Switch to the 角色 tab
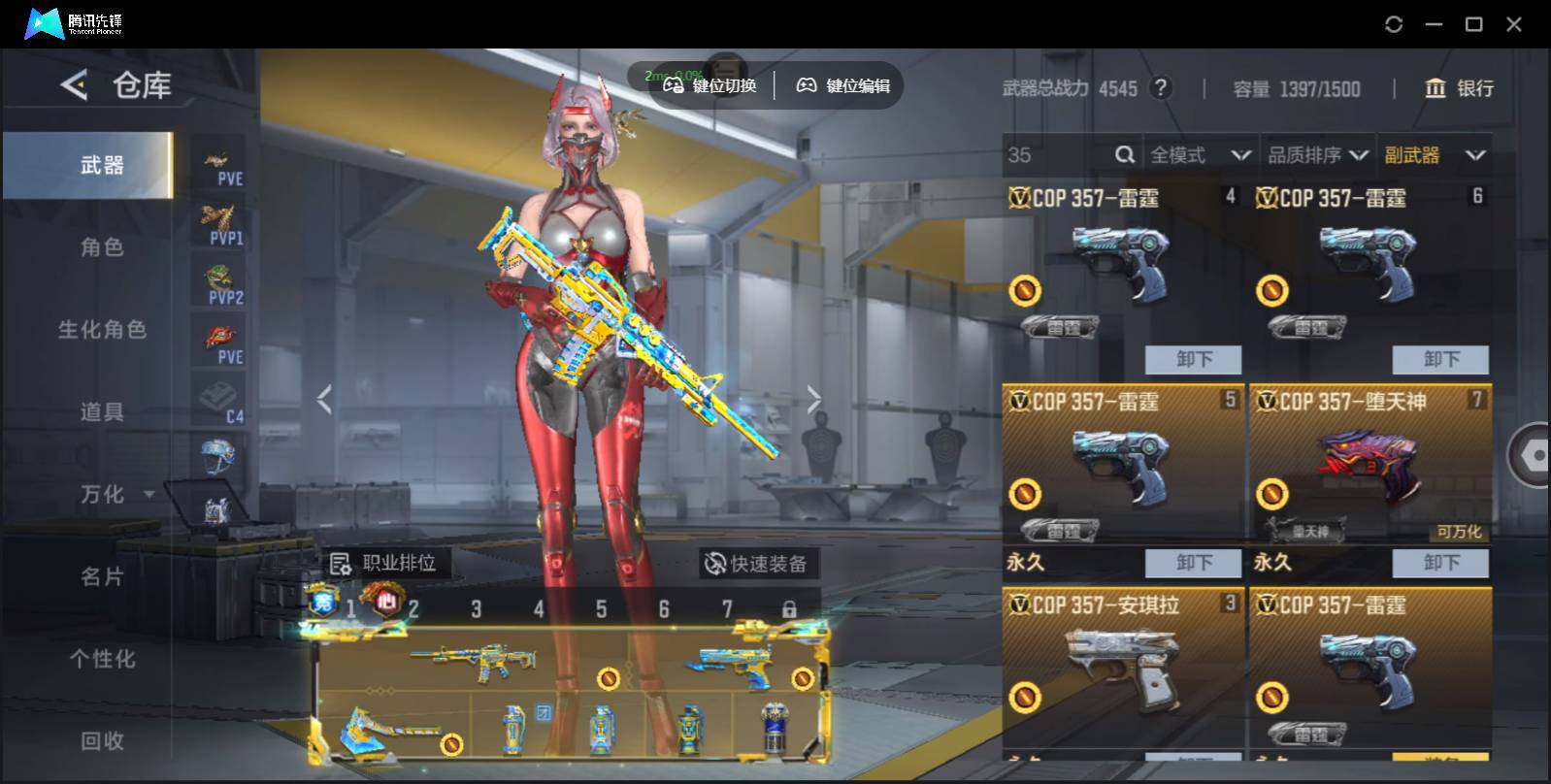The height and width of the screenshot is (784, 1551). click(x=102, y=247)
